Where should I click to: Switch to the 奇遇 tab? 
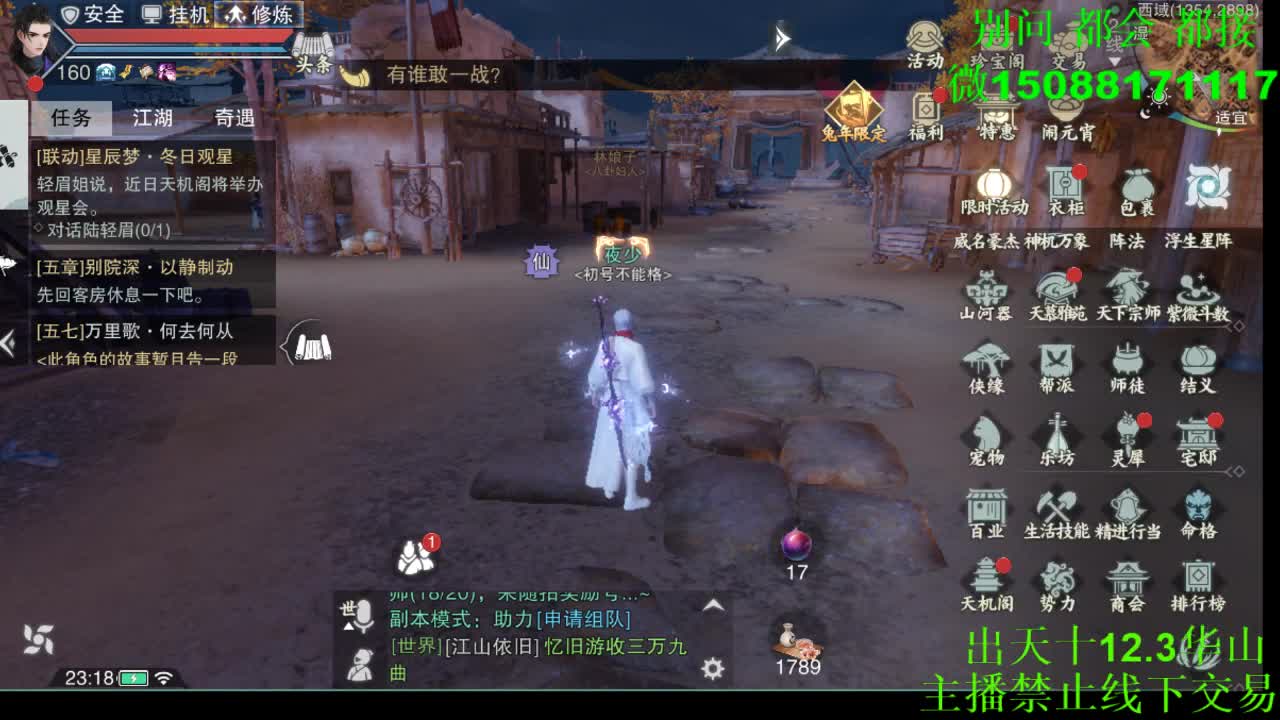pyautogui.click(x=235, y=118)
